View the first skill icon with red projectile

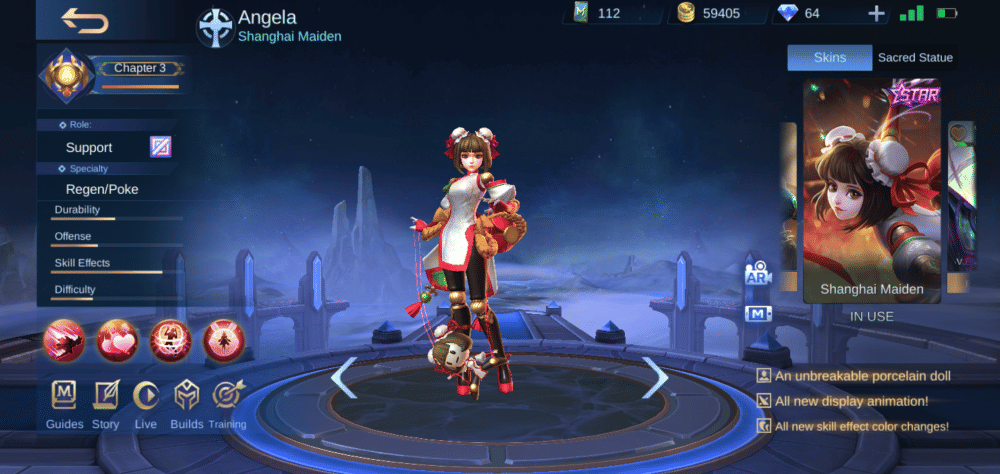(x=64, y=341)
